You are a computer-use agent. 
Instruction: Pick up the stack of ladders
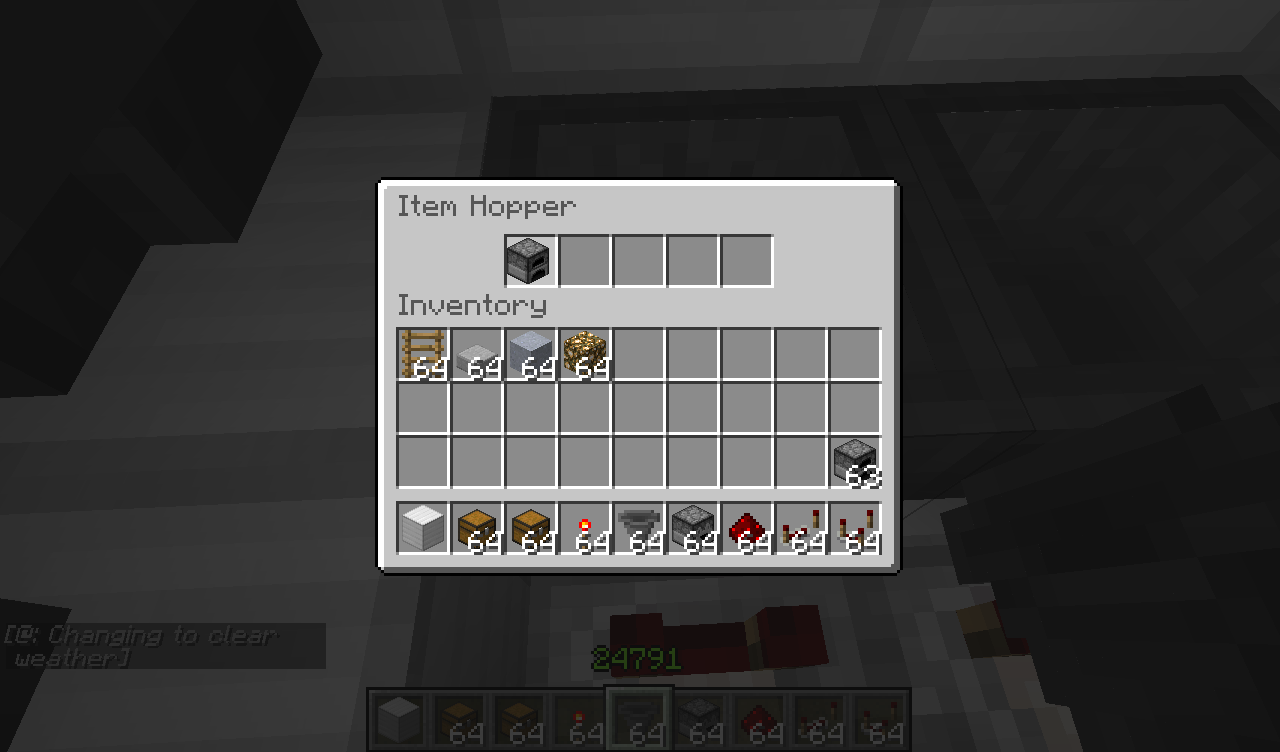coord(422,350)
